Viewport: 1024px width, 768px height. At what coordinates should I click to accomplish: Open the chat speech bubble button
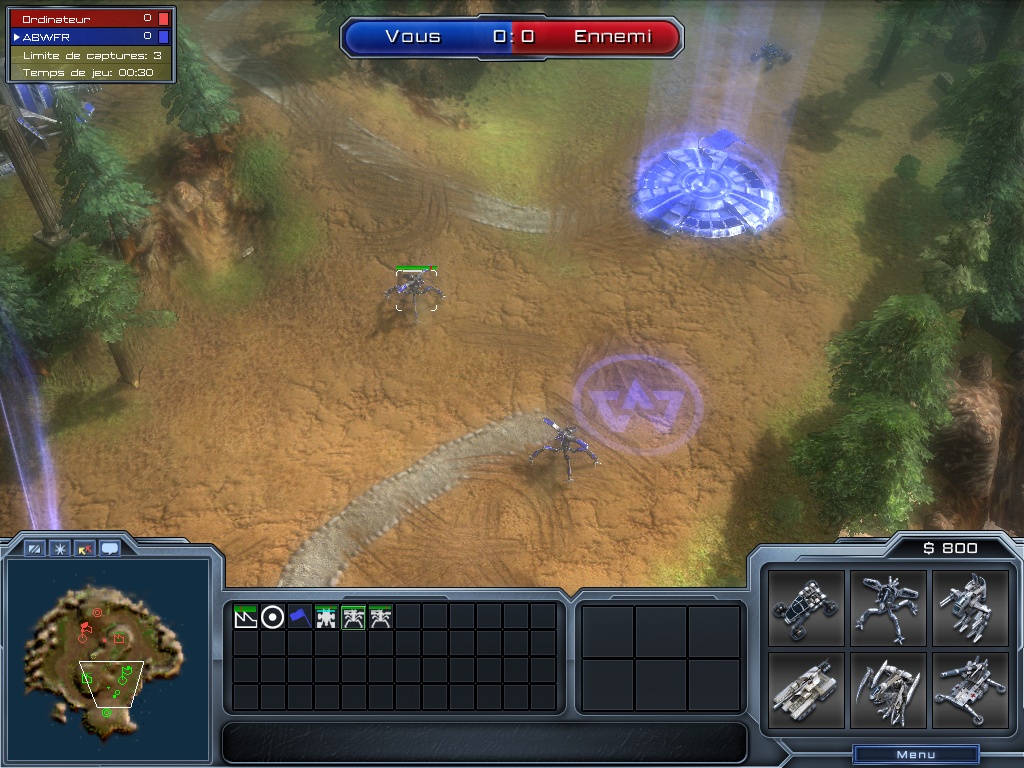(109, 548)
